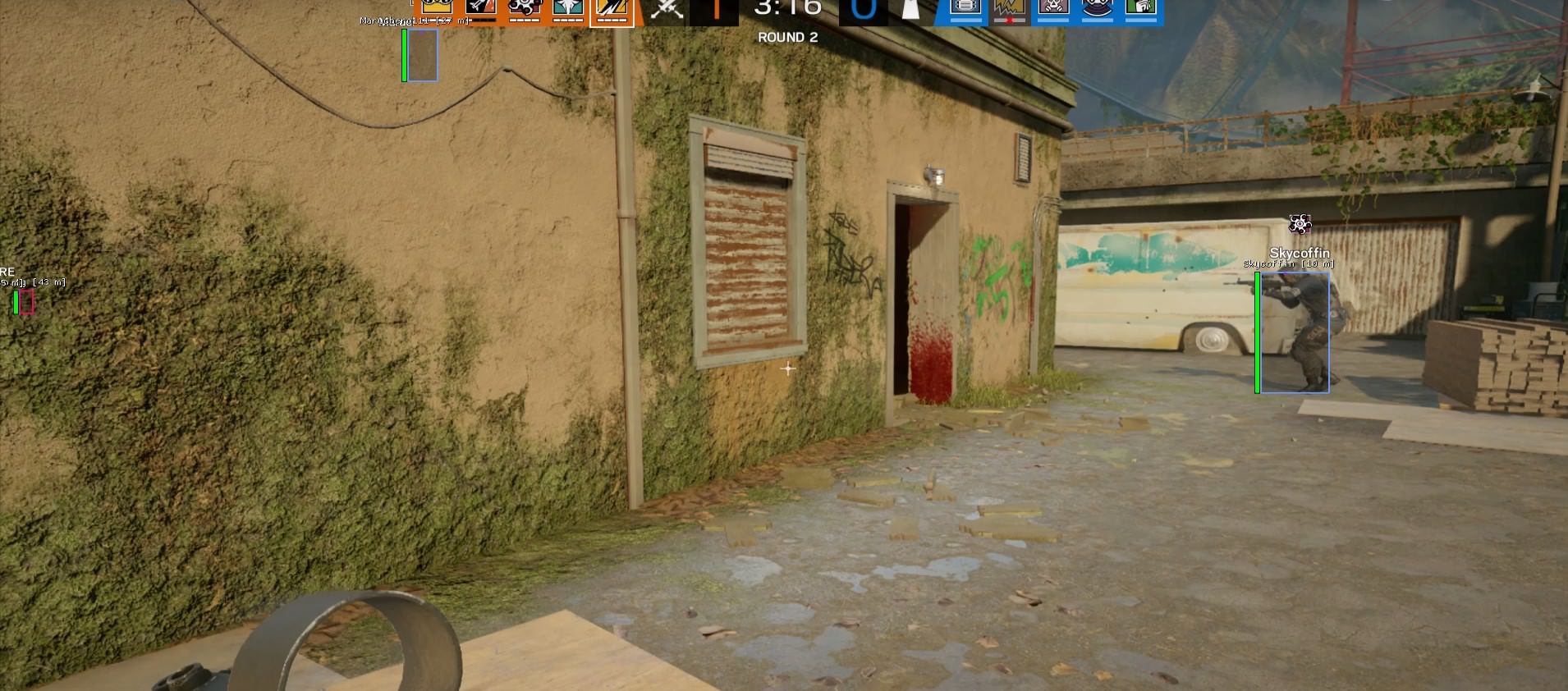Click the rocket launcher attacker operator icon
This screenshot has width=1568, height=691.
(x=480, y=8)
